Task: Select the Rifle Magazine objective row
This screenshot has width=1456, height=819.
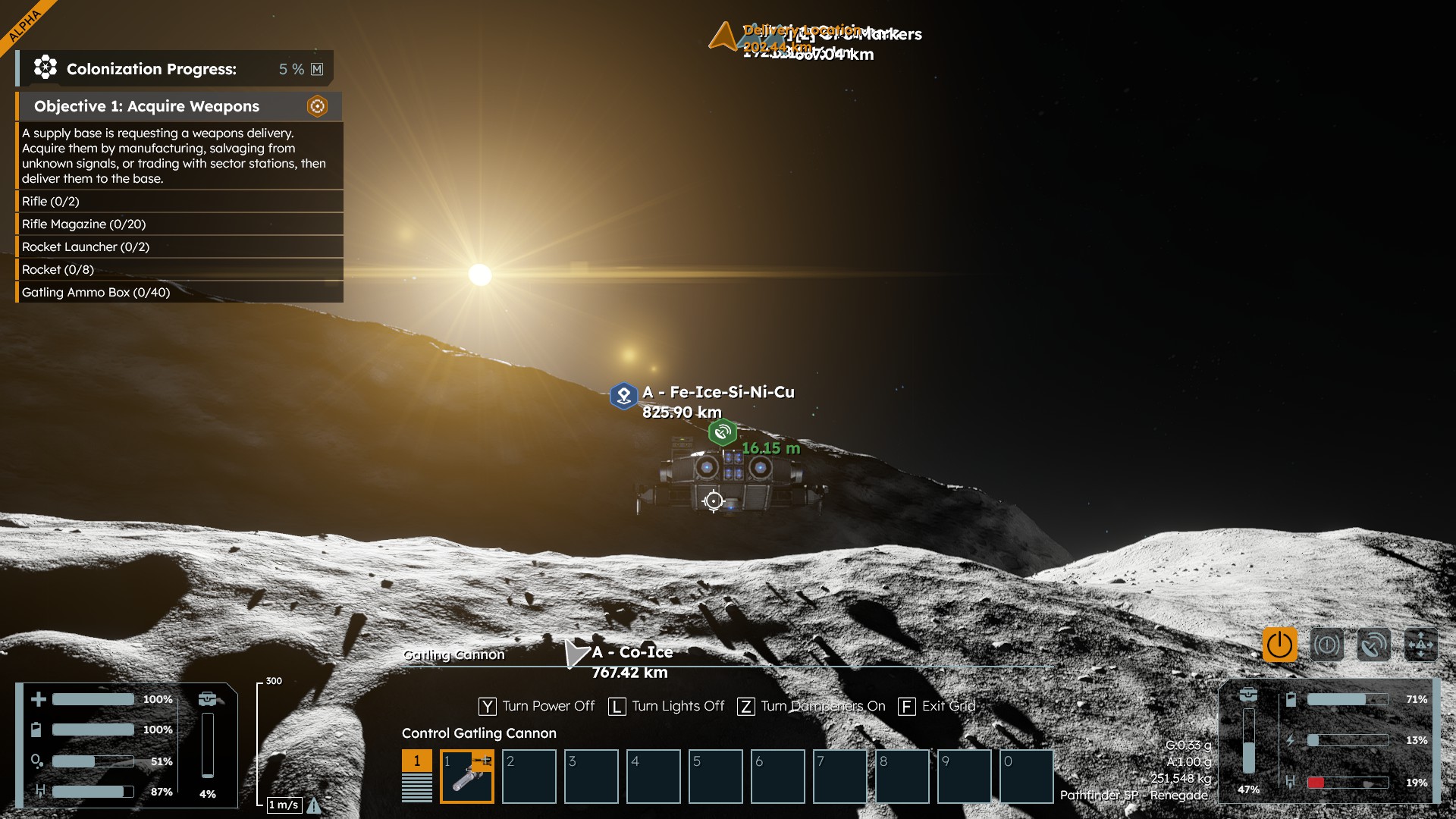Action: click(83, 224)
